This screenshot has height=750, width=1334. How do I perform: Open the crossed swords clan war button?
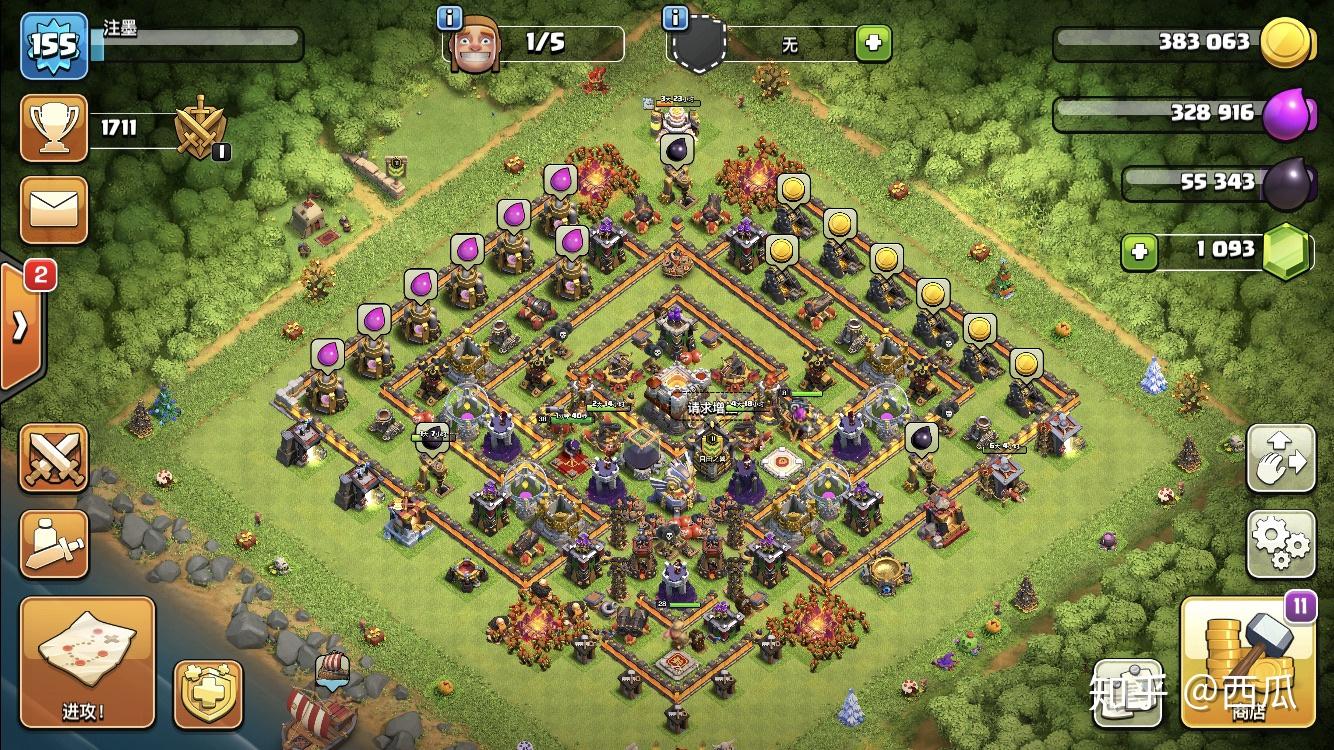coord(54,459)
